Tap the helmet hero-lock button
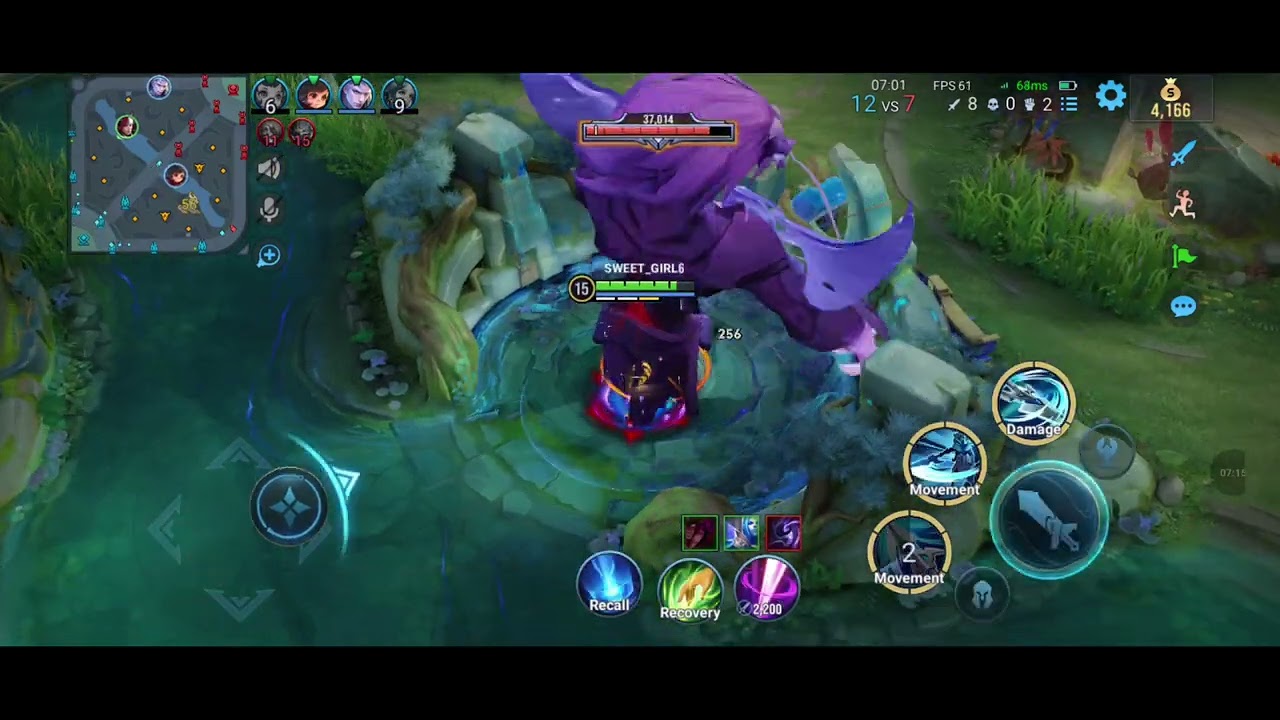Image resolution: width=1280 pixels, height=720 pixels. 982,595
